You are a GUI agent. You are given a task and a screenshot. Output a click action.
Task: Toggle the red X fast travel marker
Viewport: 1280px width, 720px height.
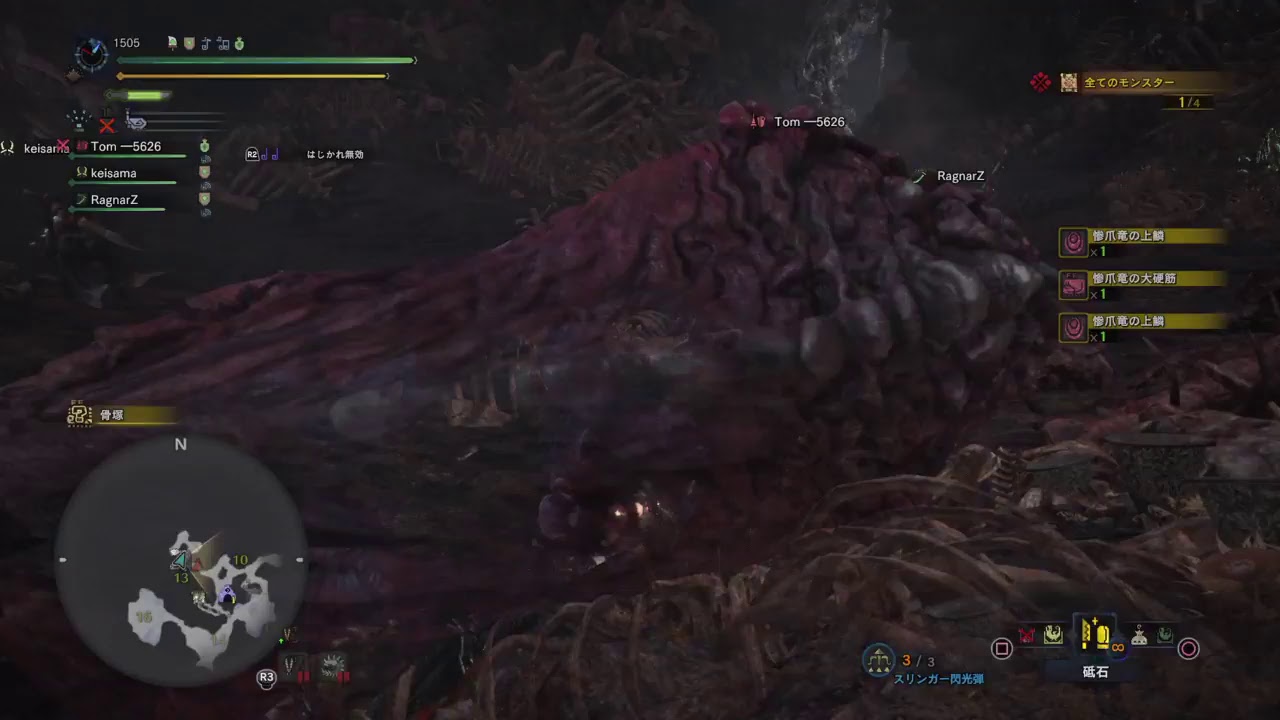pos(108,123)
